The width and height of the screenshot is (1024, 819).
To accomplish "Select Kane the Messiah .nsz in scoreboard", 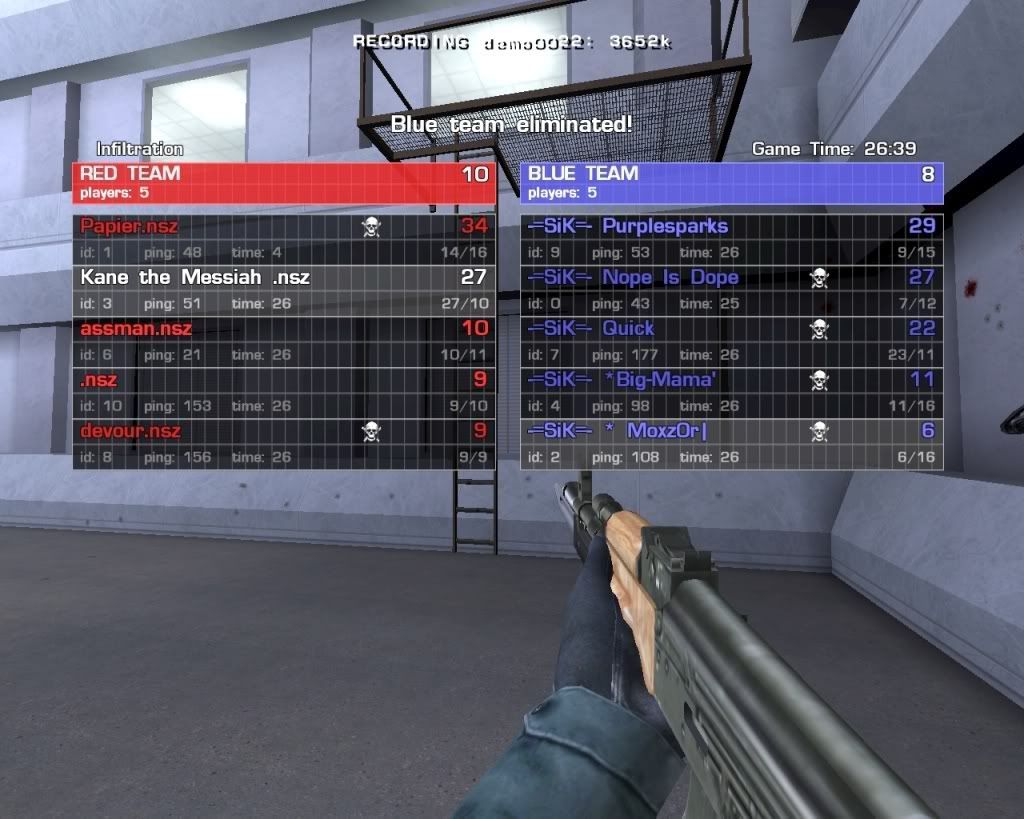I will tap(283, 289).
